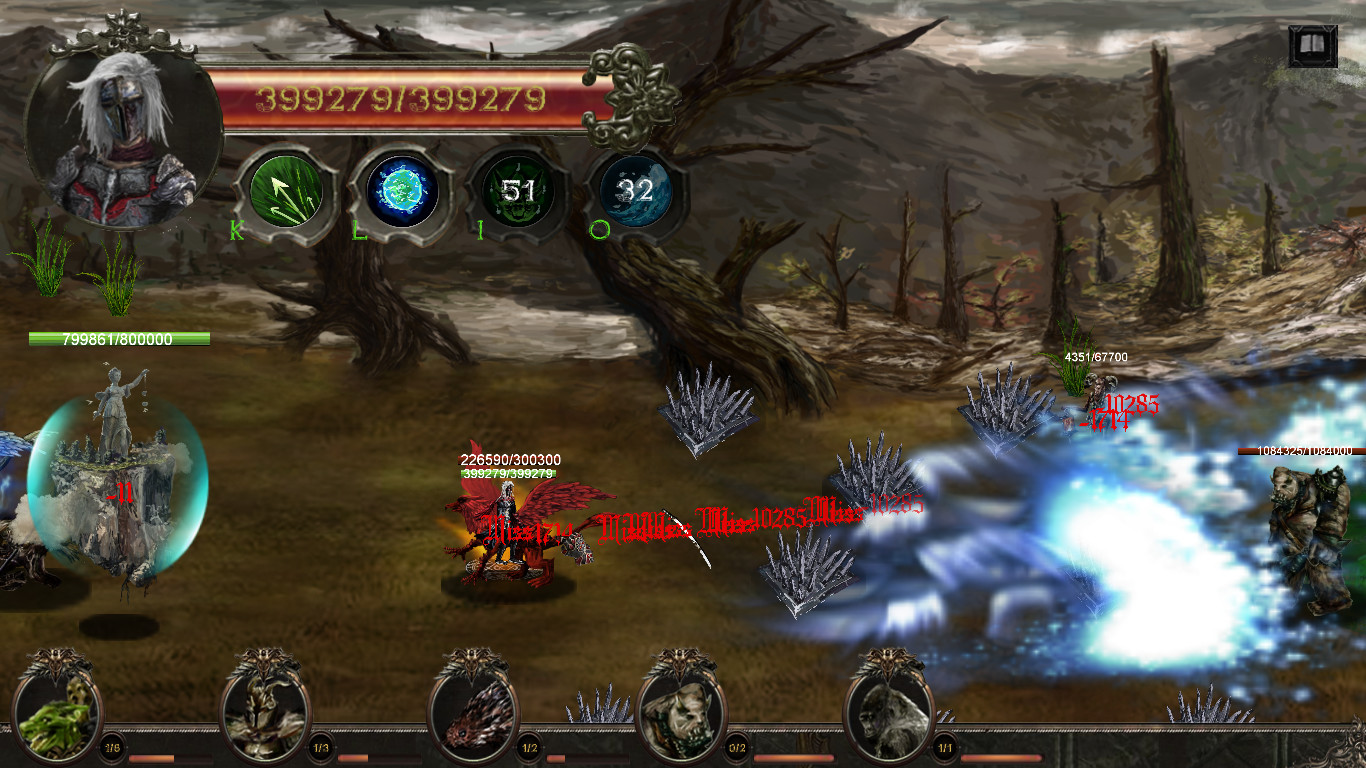
Task: Summon the golden helmeted knight unit
Action: pyautogui.click(x=265, y=716)
